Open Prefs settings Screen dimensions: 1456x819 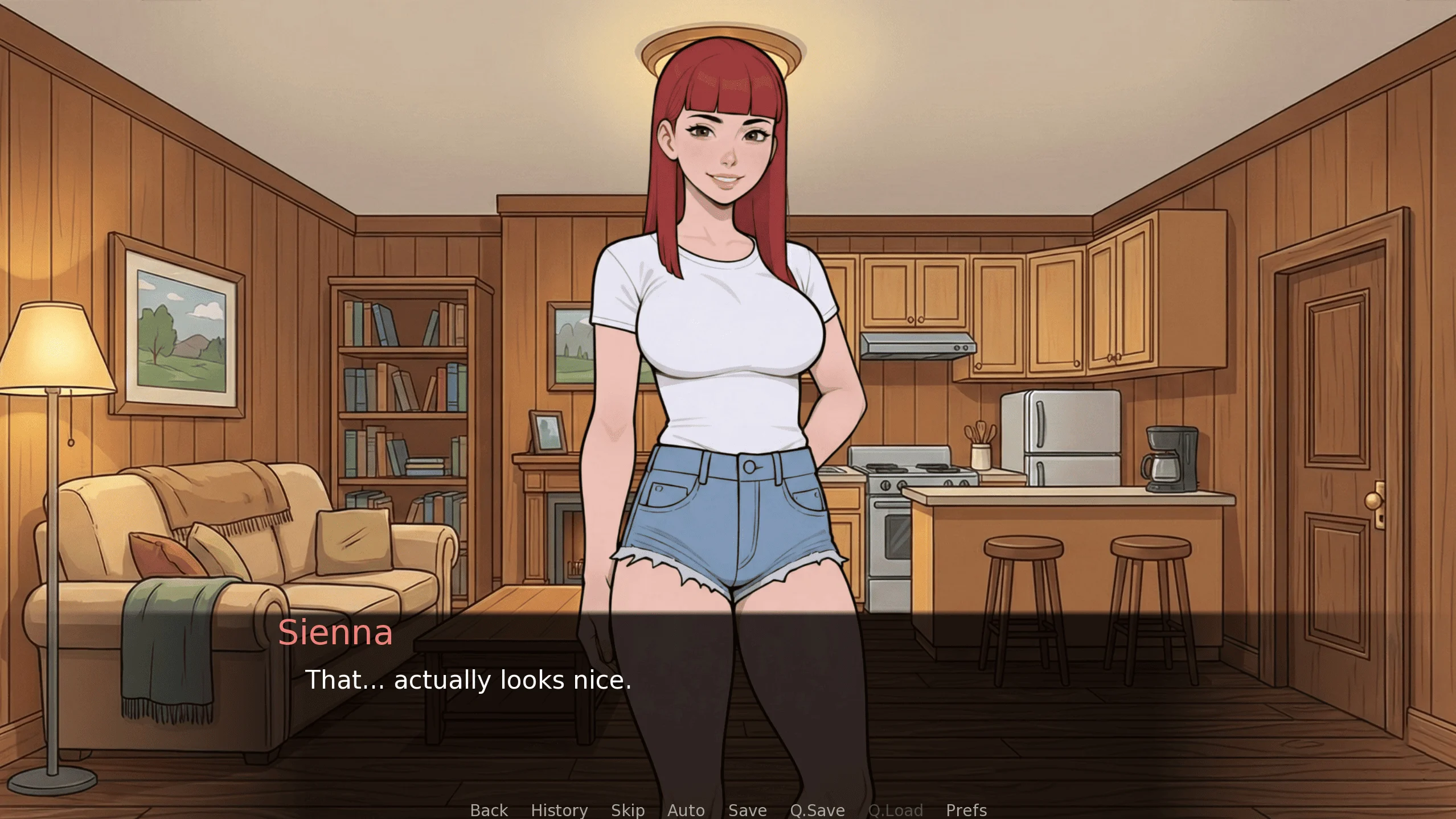[966, 810]
